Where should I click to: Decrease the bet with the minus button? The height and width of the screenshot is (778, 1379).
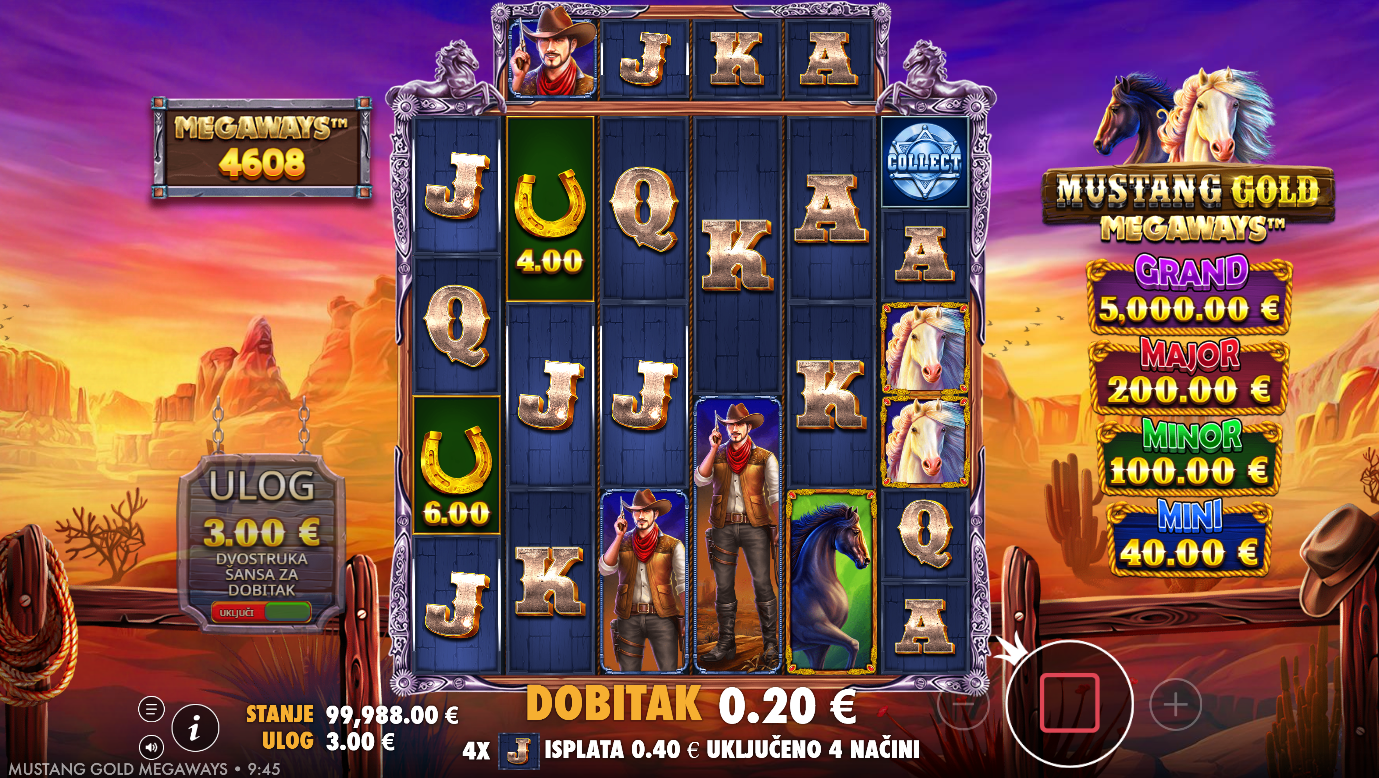(962, 705)
